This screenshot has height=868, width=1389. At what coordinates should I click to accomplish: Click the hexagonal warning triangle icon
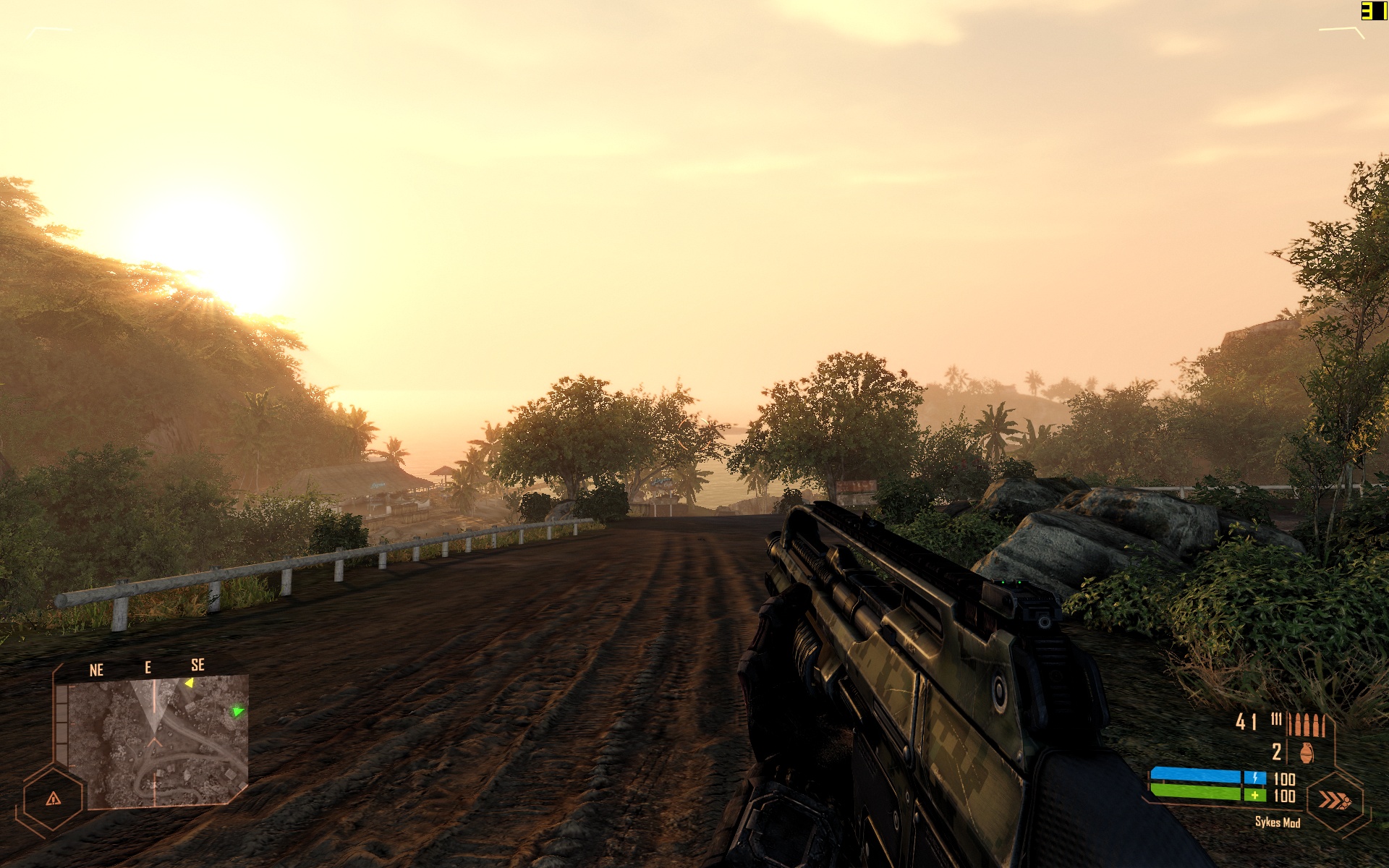click(x=53, y=799)
